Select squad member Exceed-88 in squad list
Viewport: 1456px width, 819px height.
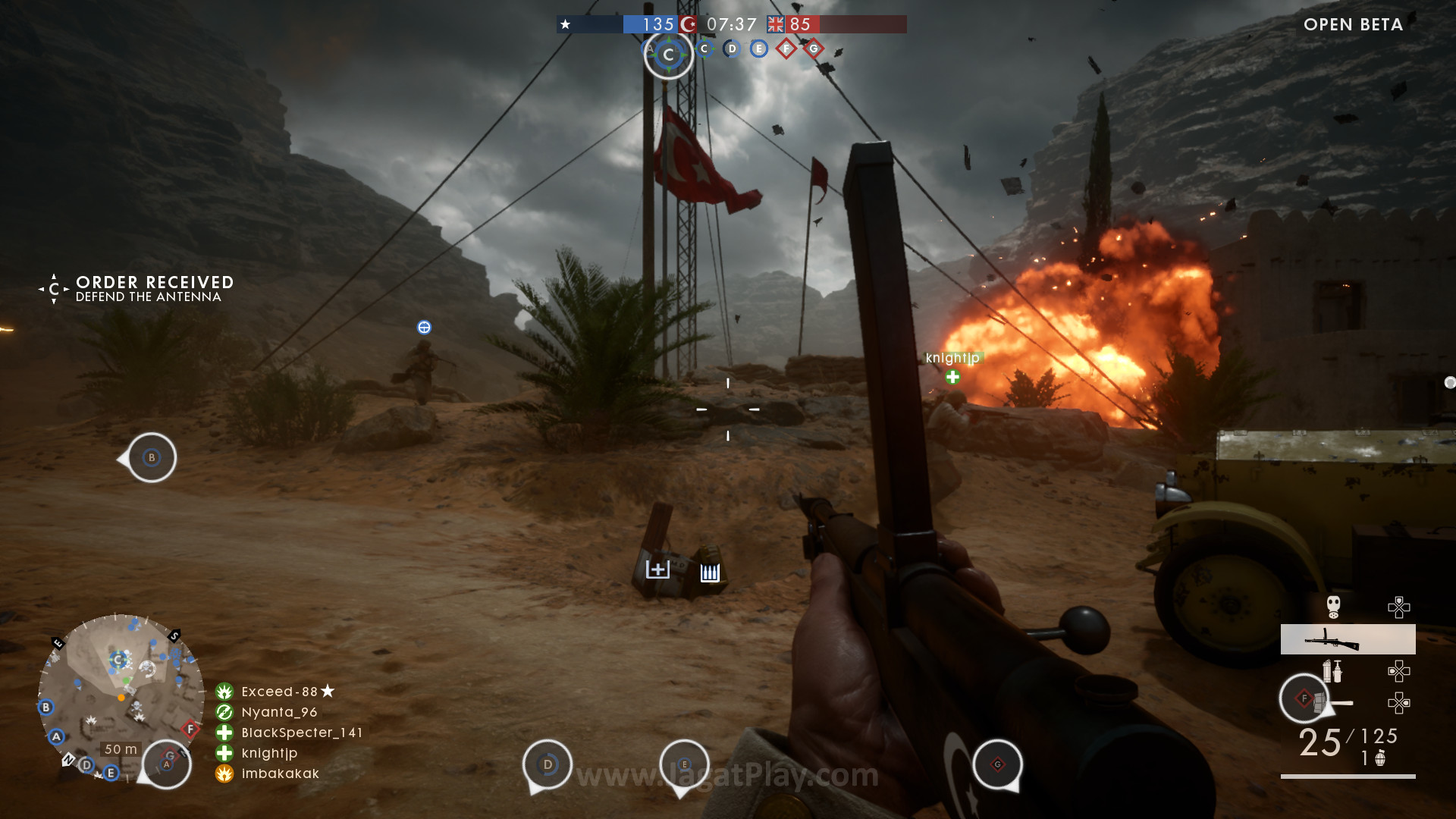click(x=278, y=692)
